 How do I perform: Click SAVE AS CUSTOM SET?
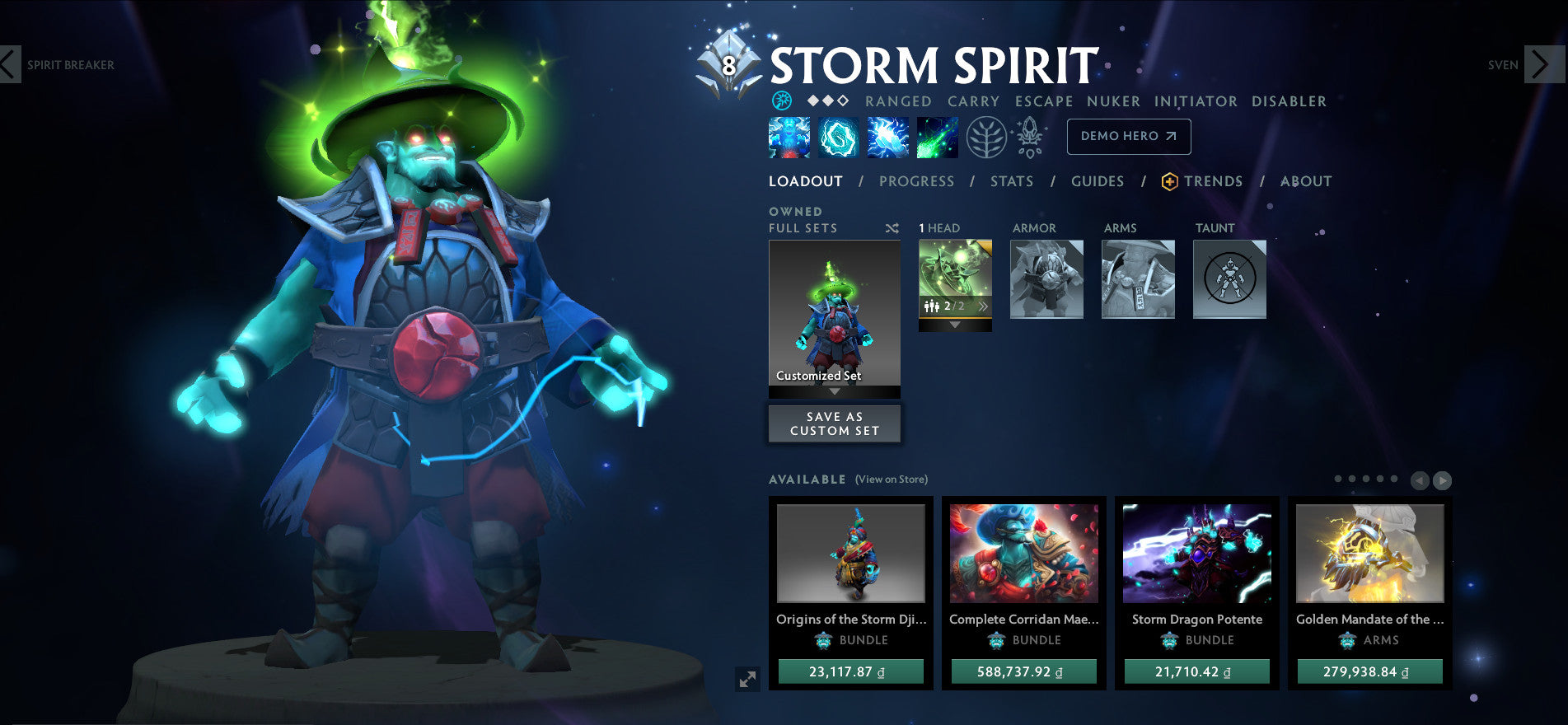pyautogui.click(x=834, y=423)
